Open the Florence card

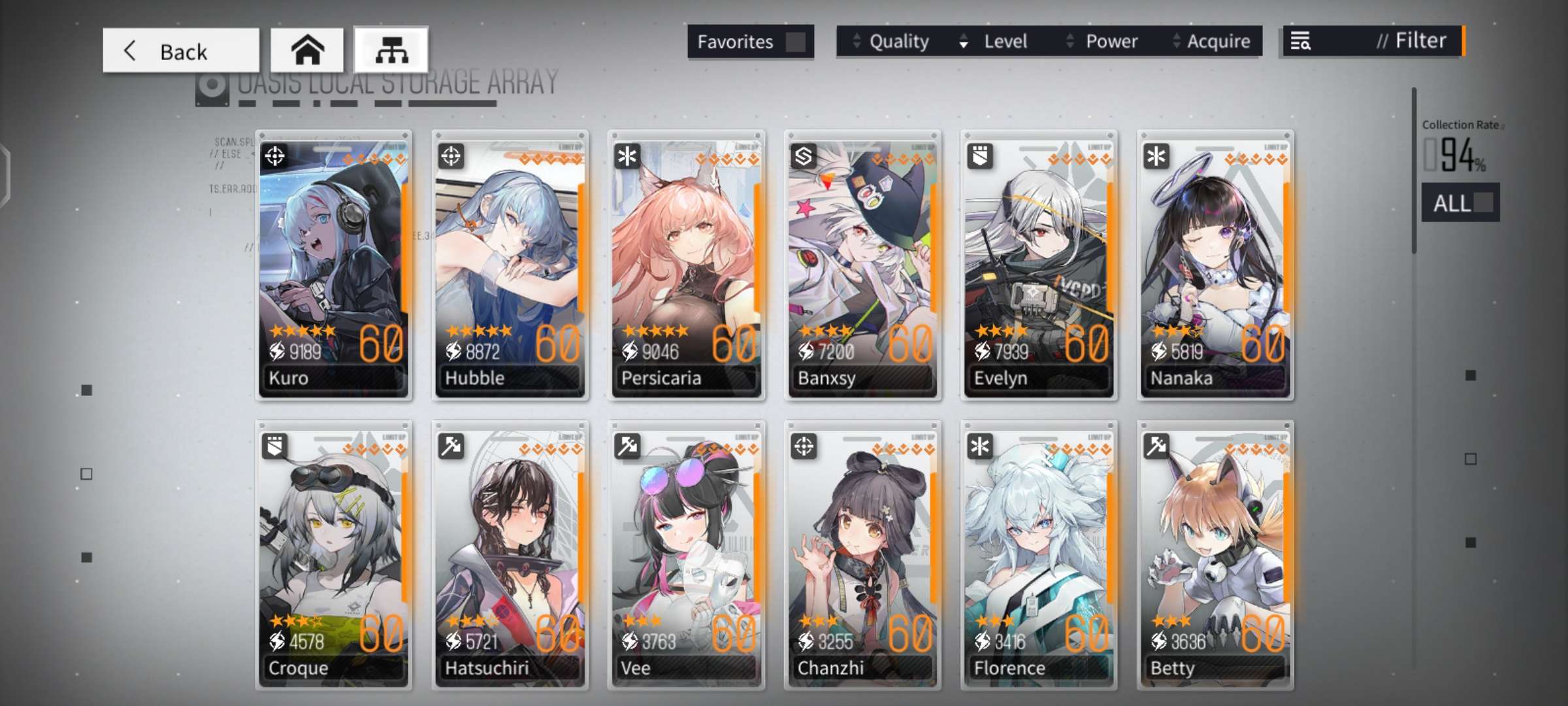[1039, 556]
